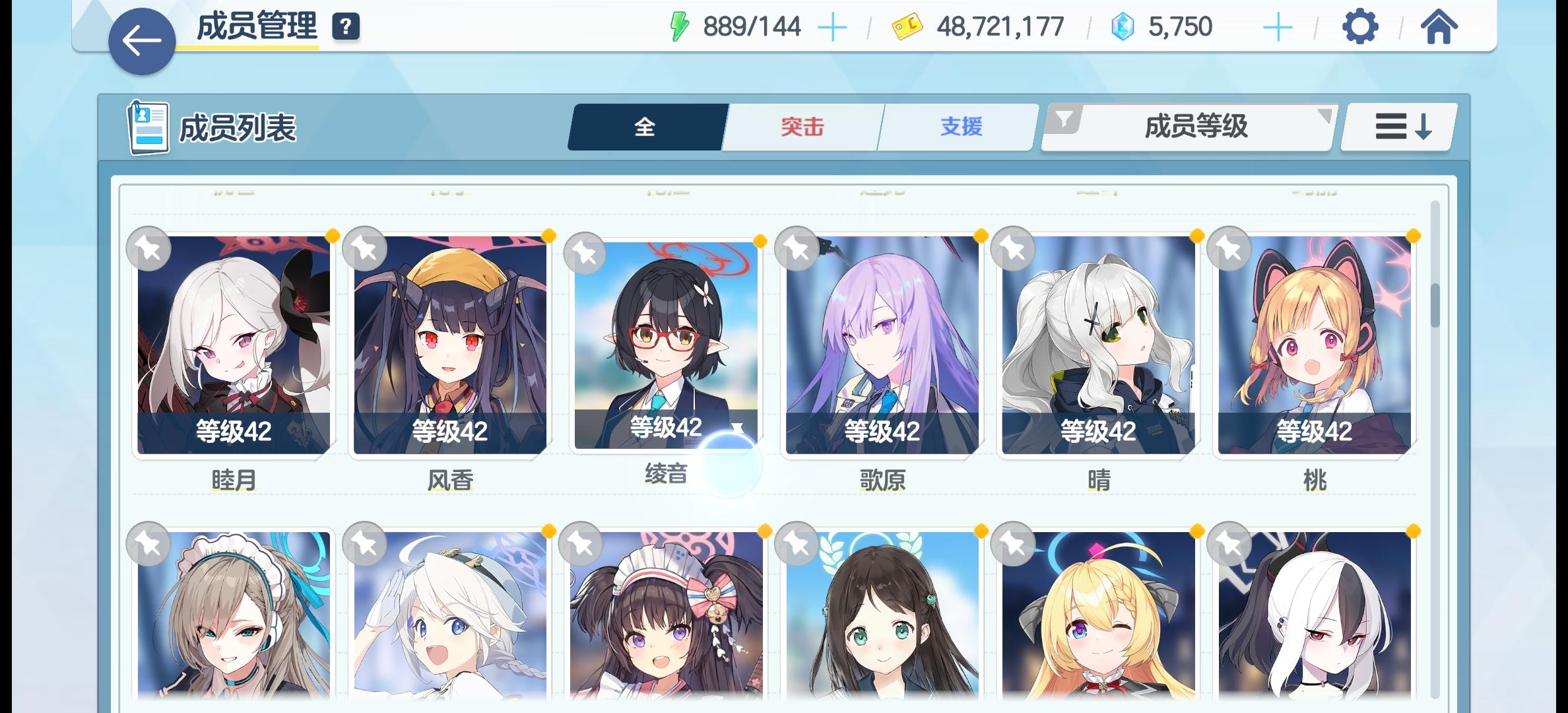
Task: Open the sort order icon on the right
Action: [x=1397, y=125]
